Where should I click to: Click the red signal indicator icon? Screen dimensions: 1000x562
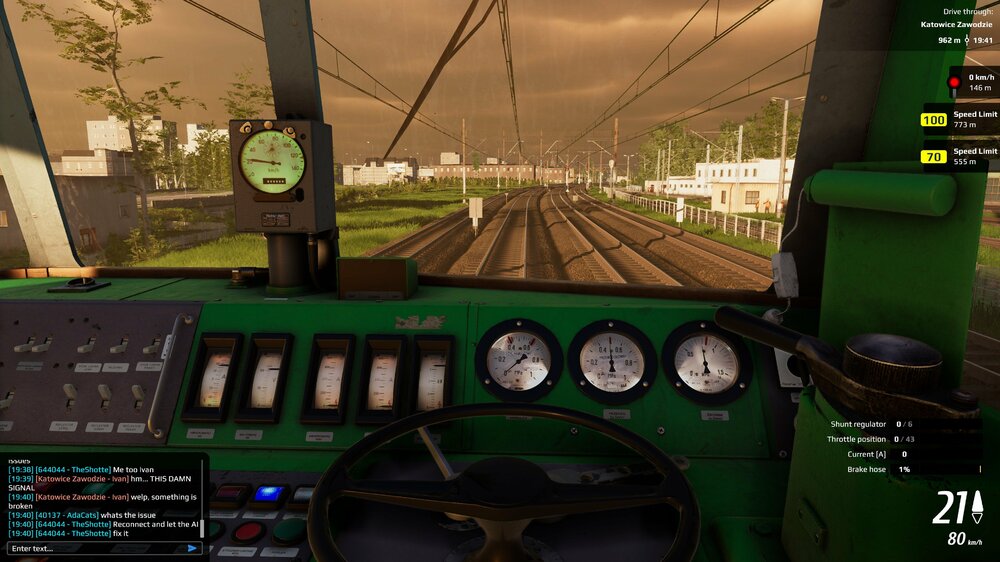(x=954, y=82)
